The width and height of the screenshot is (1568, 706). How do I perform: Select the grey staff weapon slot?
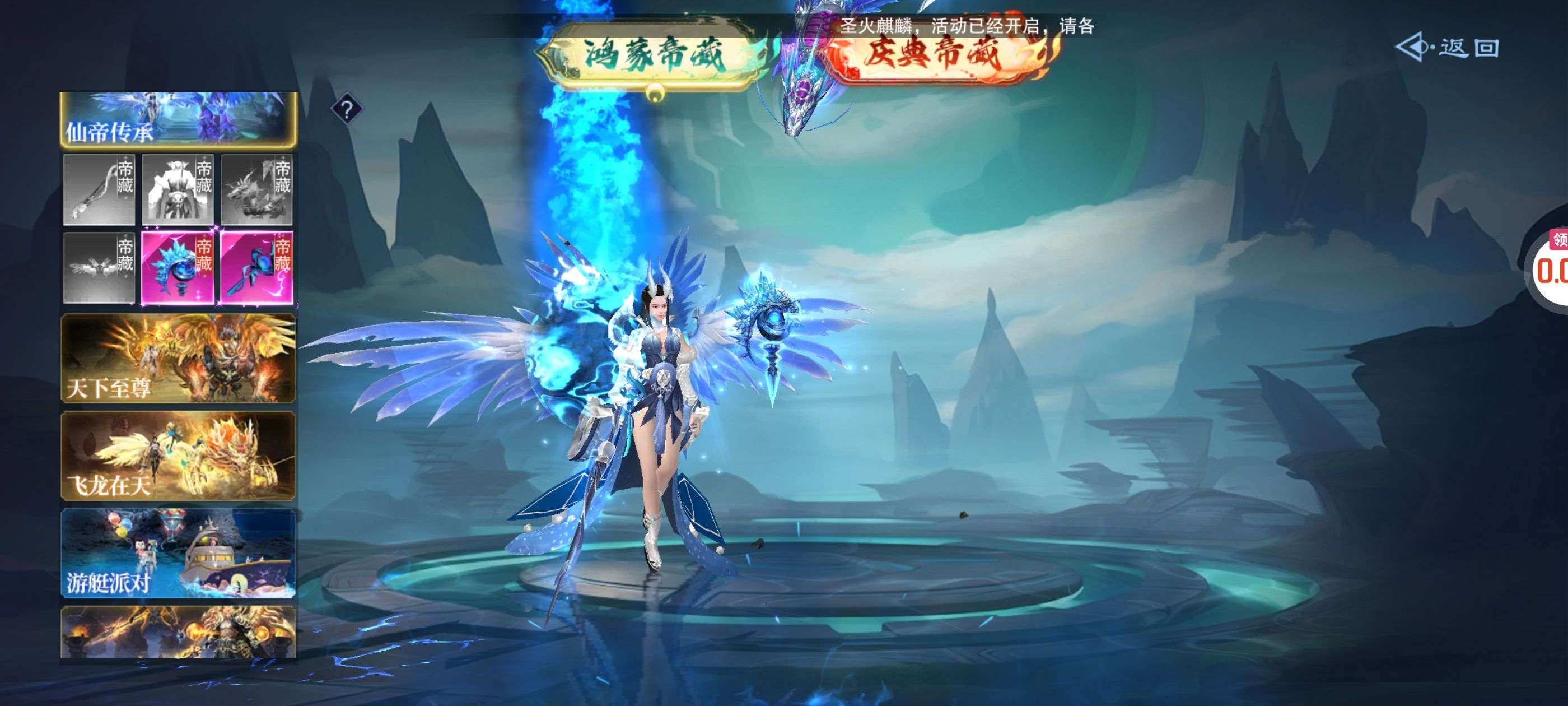pyautogui.click(x=99, y=189)
